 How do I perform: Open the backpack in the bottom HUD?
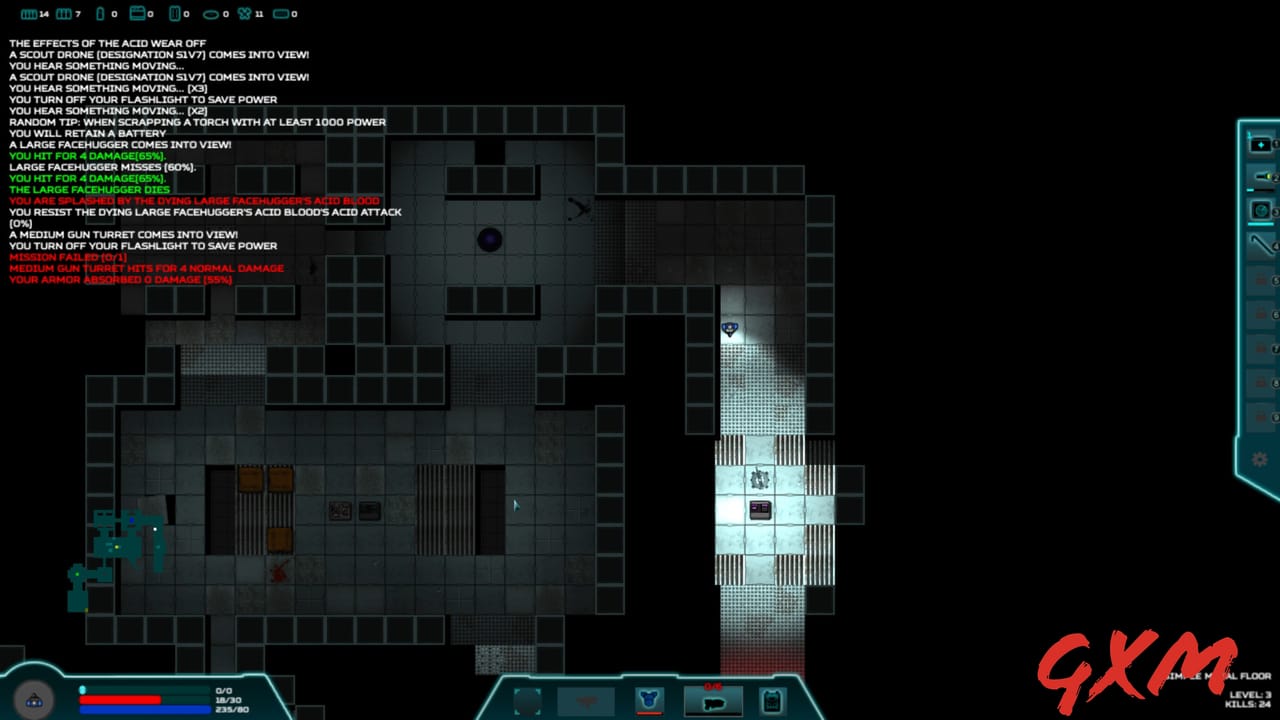click(x=771, y=699)
